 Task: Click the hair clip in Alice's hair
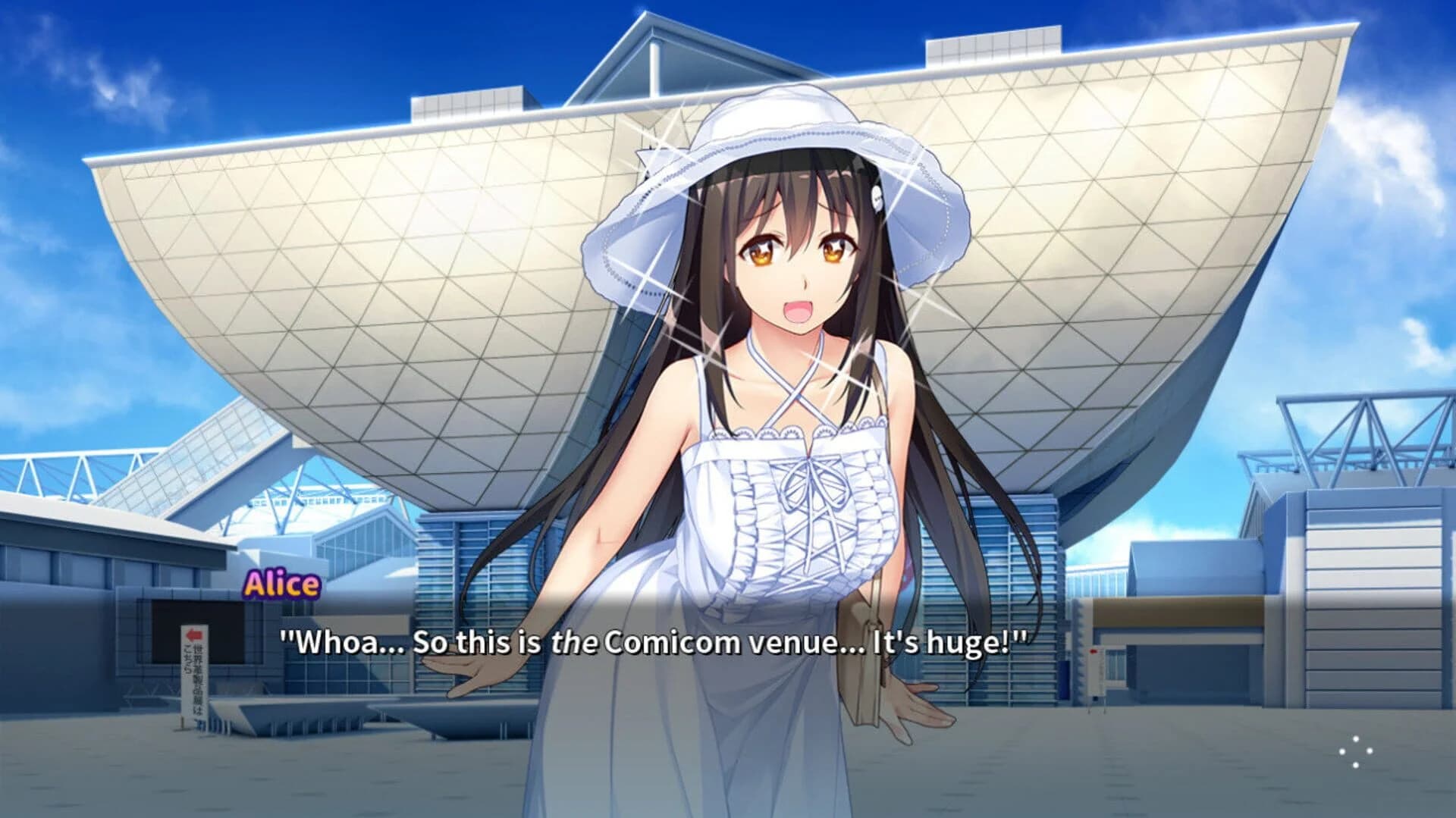click(x=877, y=197)
